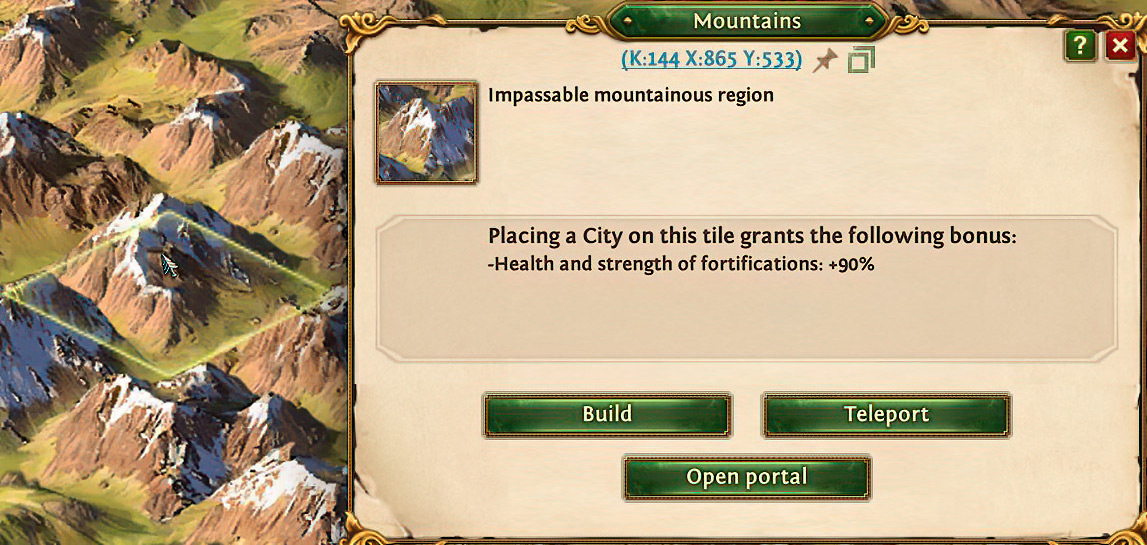Click the overlapping squares icon beside the pin
Screen dimensions: 1147x545
(x=860, y=60)
